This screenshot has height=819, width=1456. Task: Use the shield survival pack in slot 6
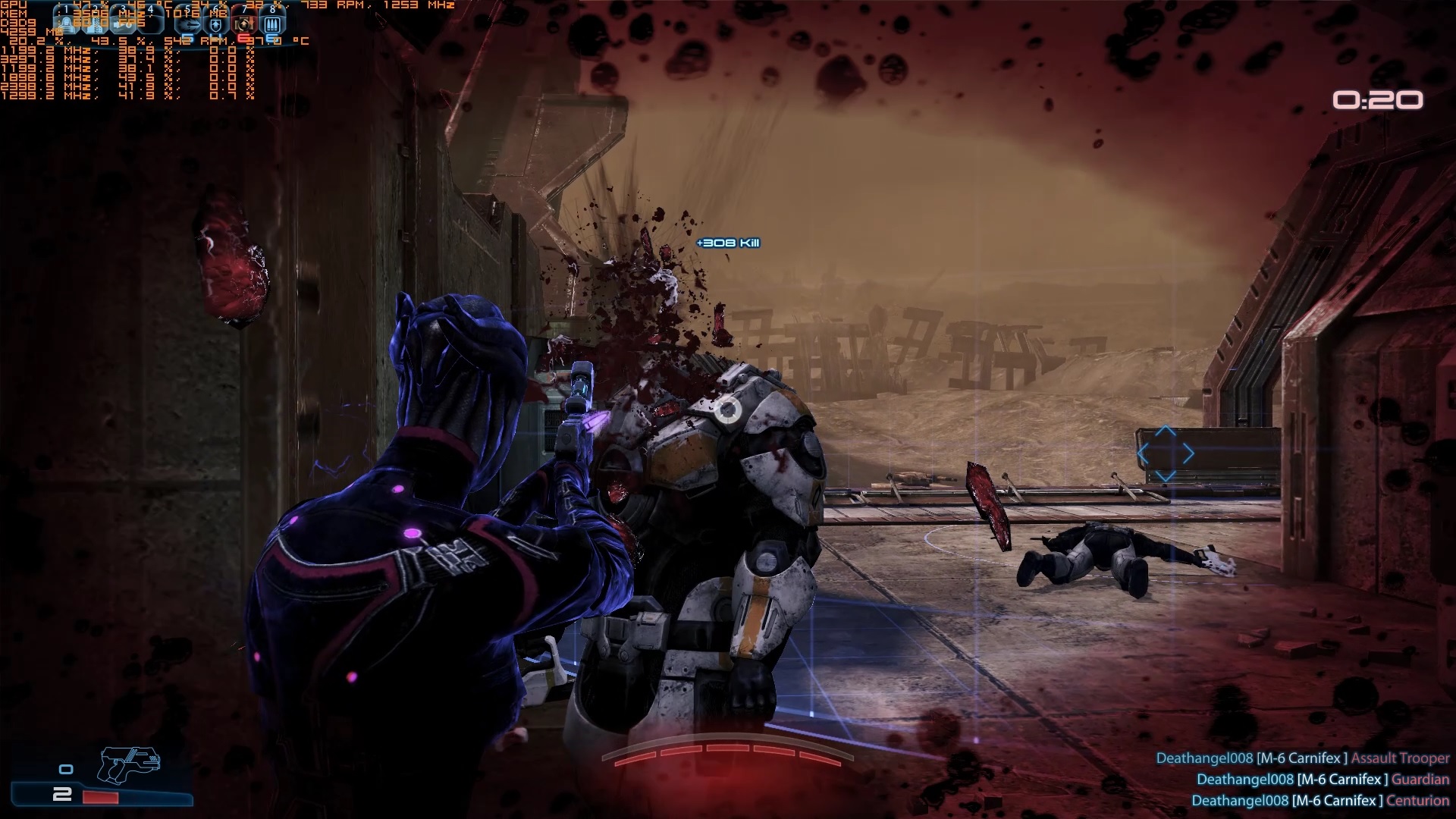tap(216, 24)
